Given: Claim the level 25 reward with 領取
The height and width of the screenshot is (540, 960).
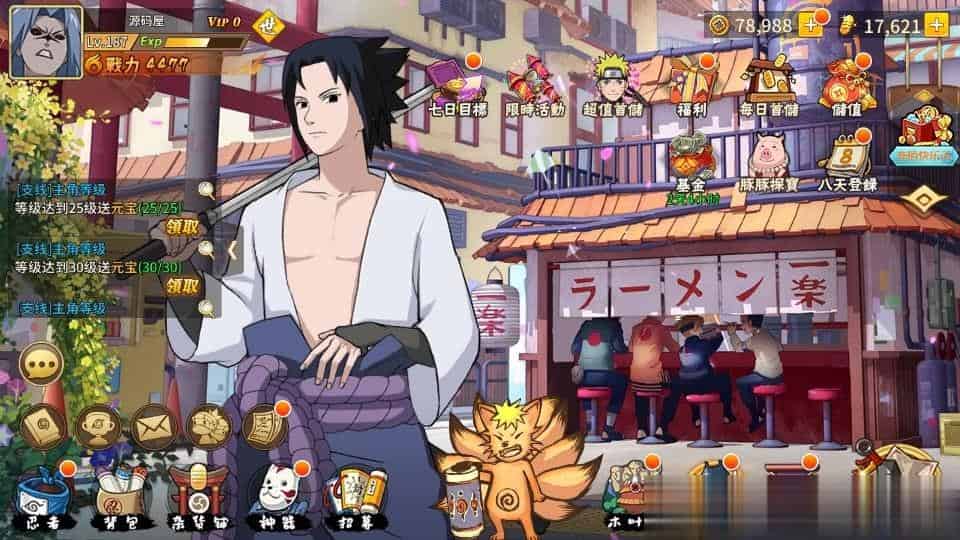Looking at the screenshot, I should tap(183, 227).
